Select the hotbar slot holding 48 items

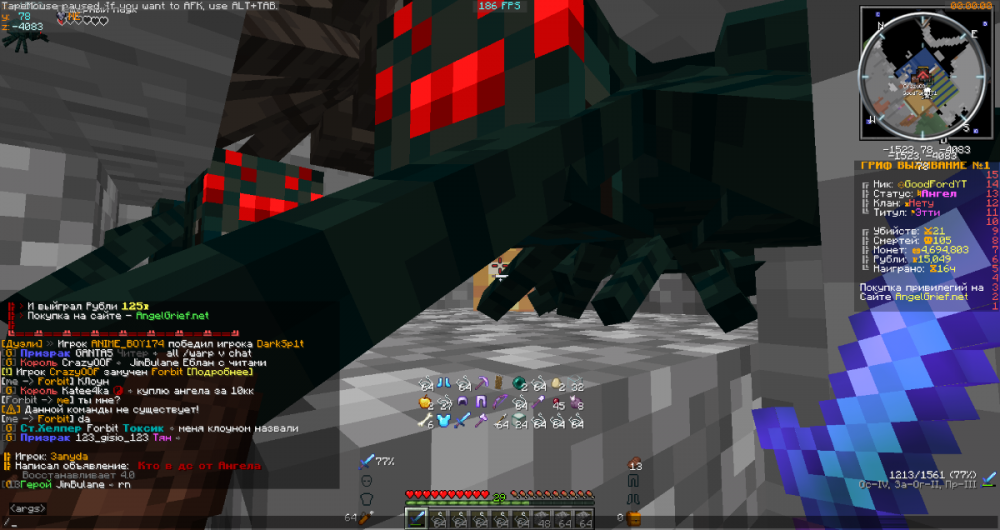pos(542,518)
